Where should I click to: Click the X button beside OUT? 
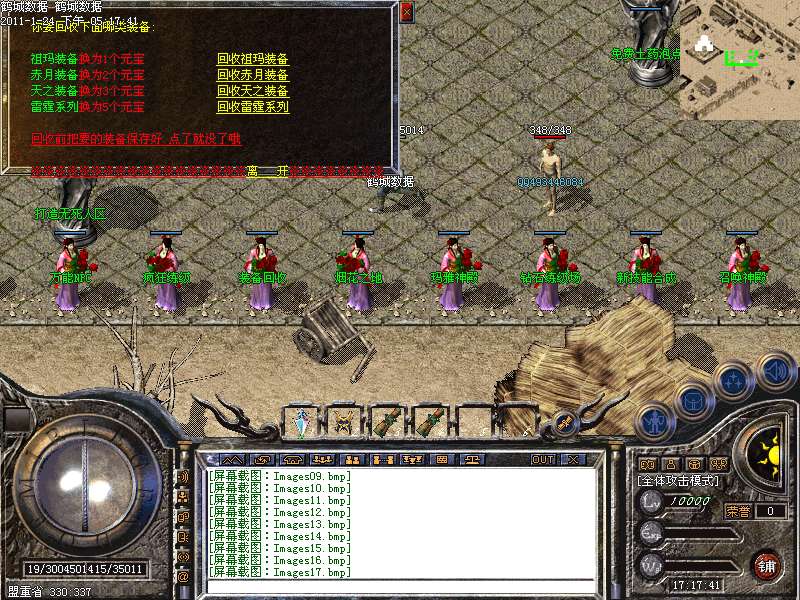pyautogui.click(x=573, y=460)
